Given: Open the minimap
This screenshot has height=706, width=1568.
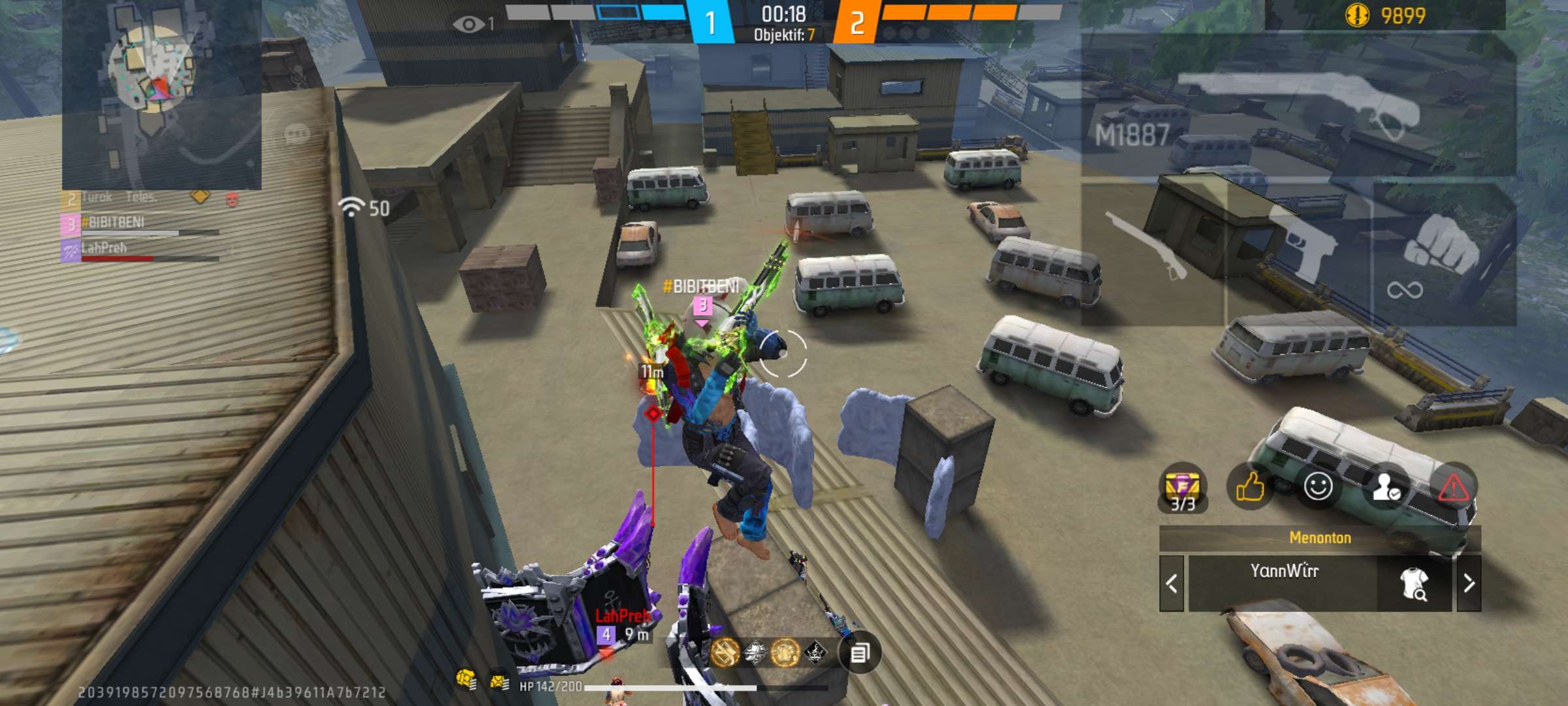Looking at the screenshot, I should pos(161,95).
